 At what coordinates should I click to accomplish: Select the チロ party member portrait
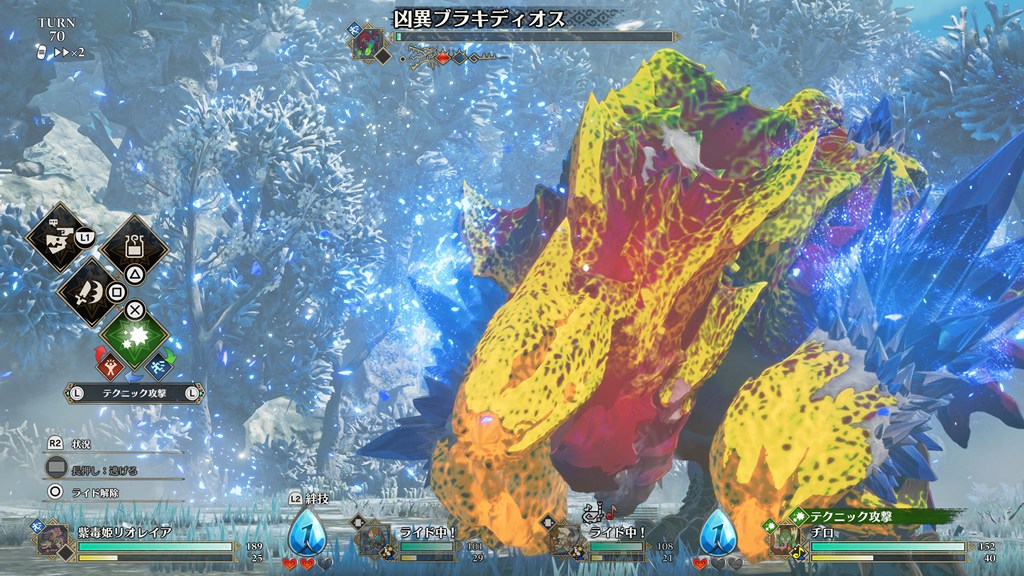[x=782, y=541]
